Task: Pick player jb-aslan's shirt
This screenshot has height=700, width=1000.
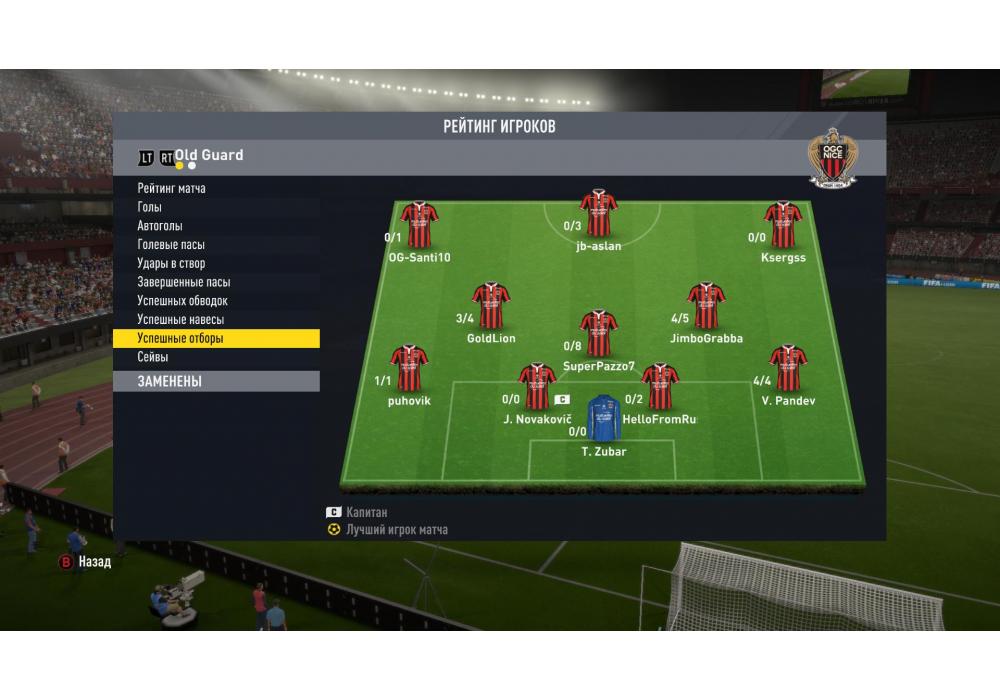Action: [x=598, y=212]
